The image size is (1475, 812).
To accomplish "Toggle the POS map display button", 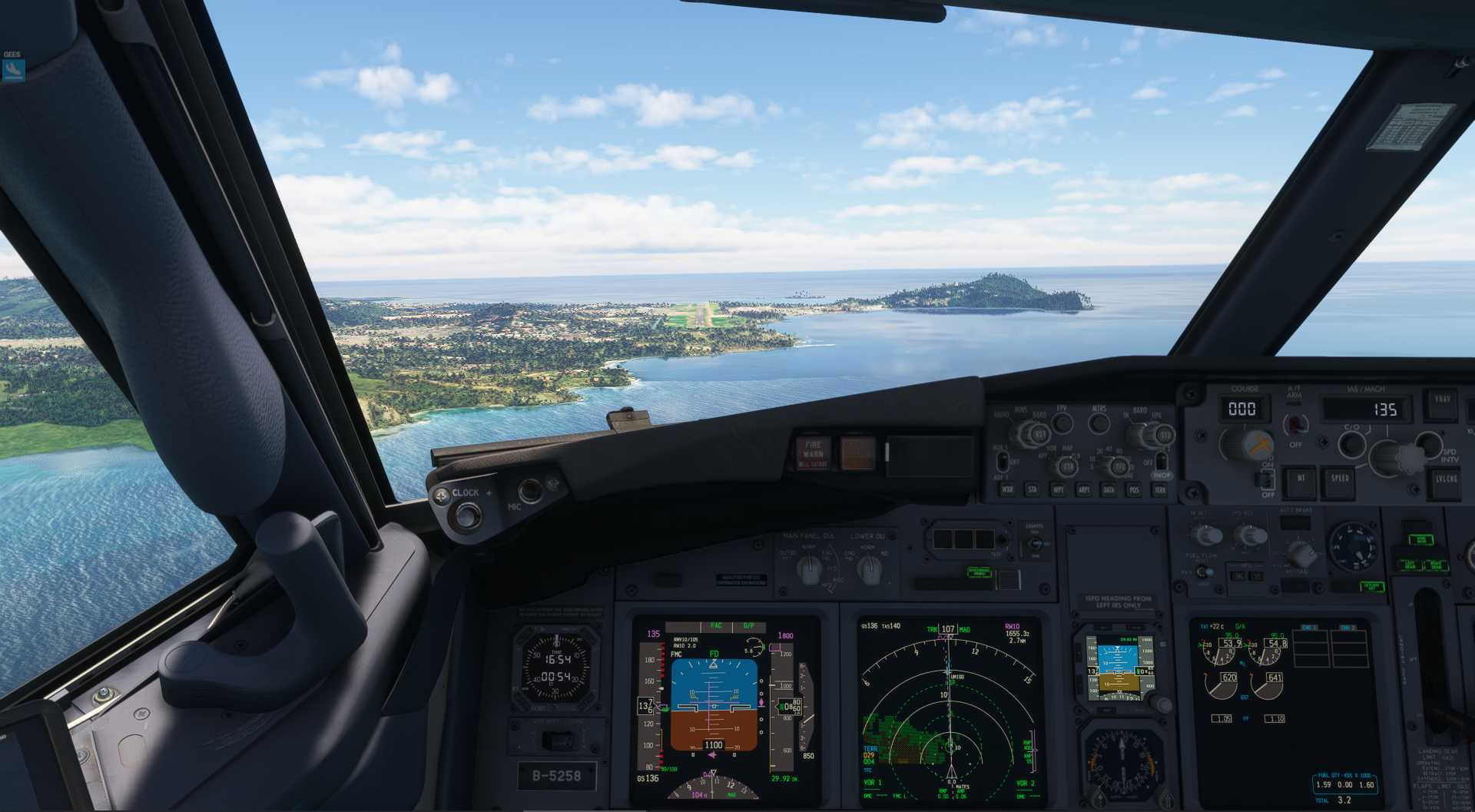I will [x=1134, y=489].
